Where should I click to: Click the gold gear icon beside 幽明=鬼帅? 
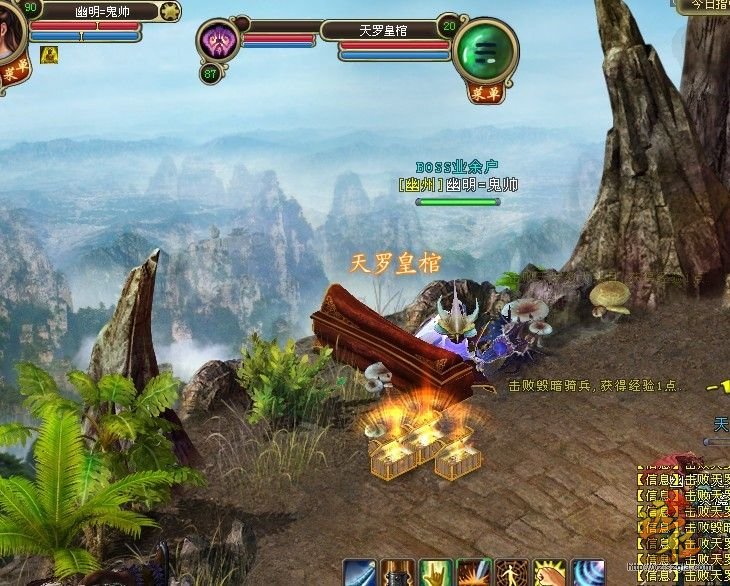click(x=170, y=12)
